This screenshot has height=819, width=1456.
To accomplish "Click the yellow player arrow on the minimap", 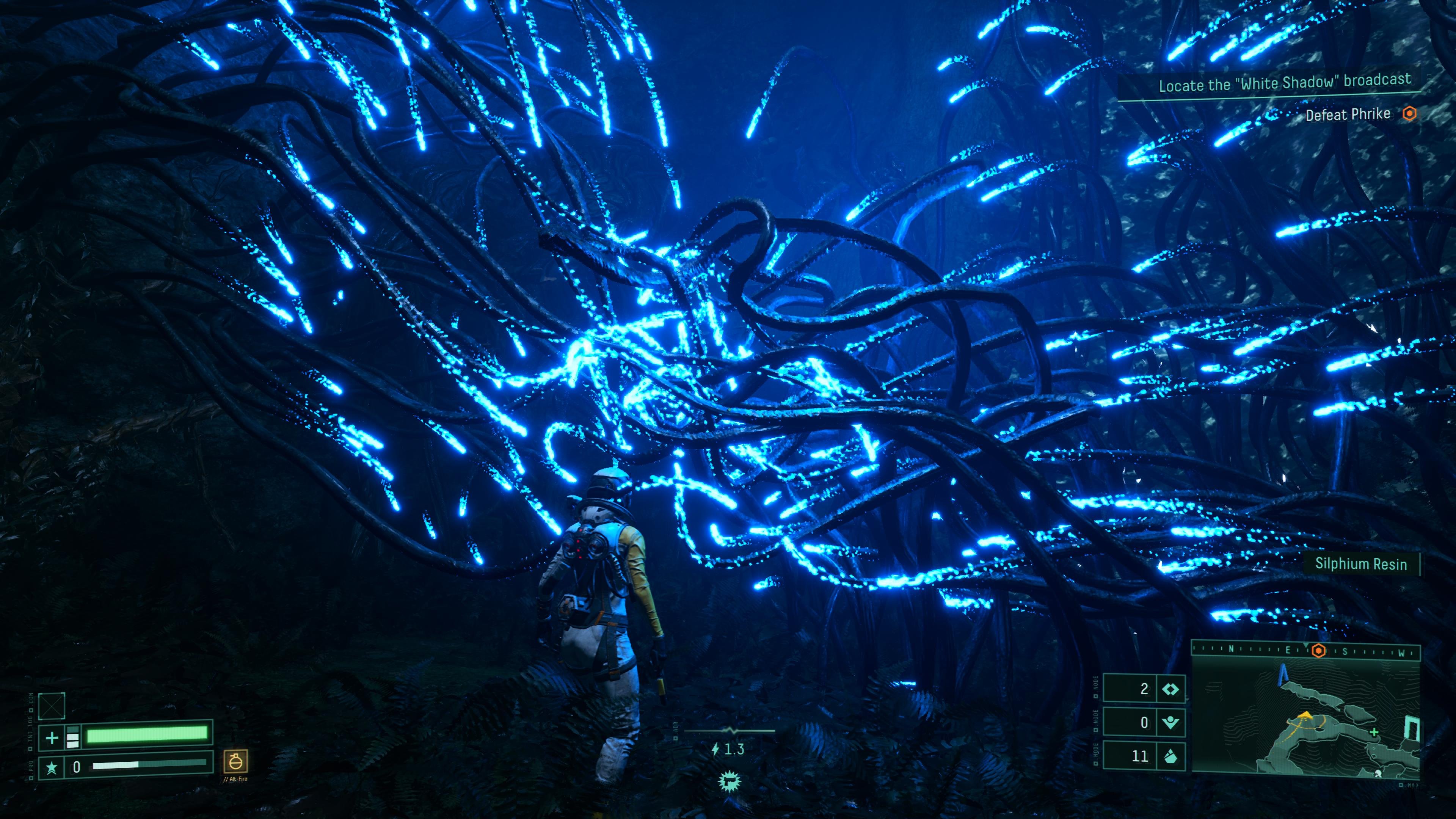I will click(1305, 715).
